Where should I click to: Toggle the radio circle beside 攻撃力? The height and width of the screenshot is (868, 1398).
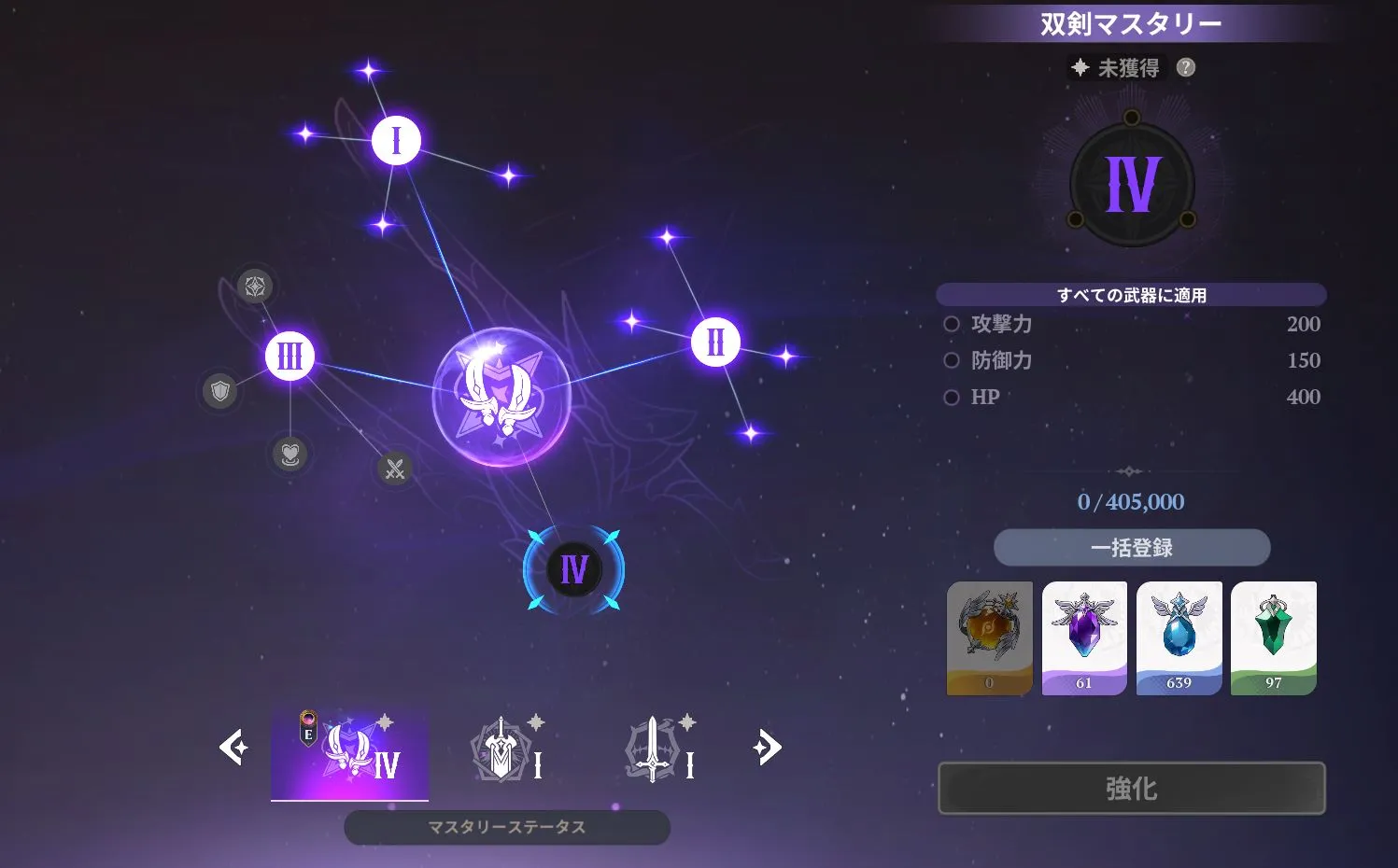952,324
